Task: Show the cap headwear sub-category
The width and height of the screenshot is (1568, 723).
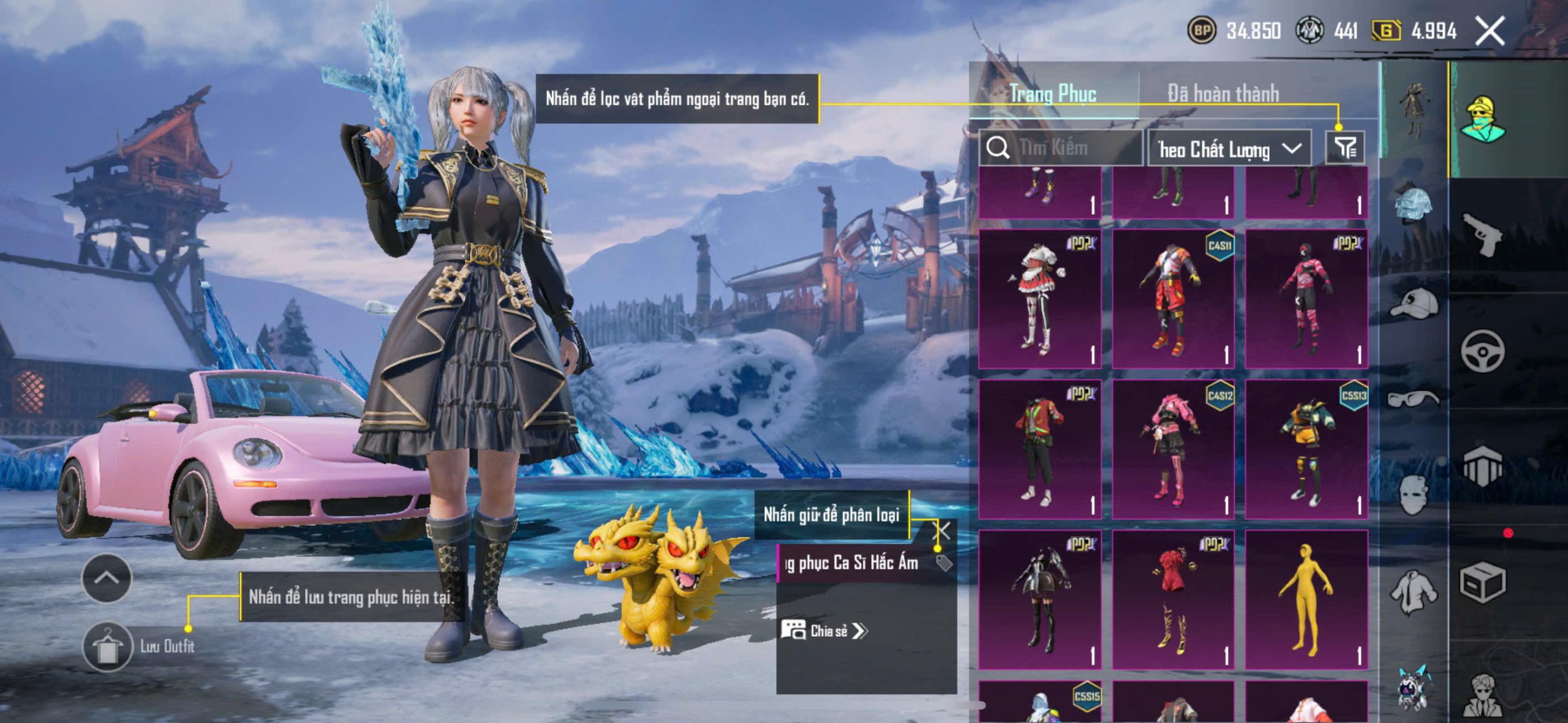Action: (1414, 303)
